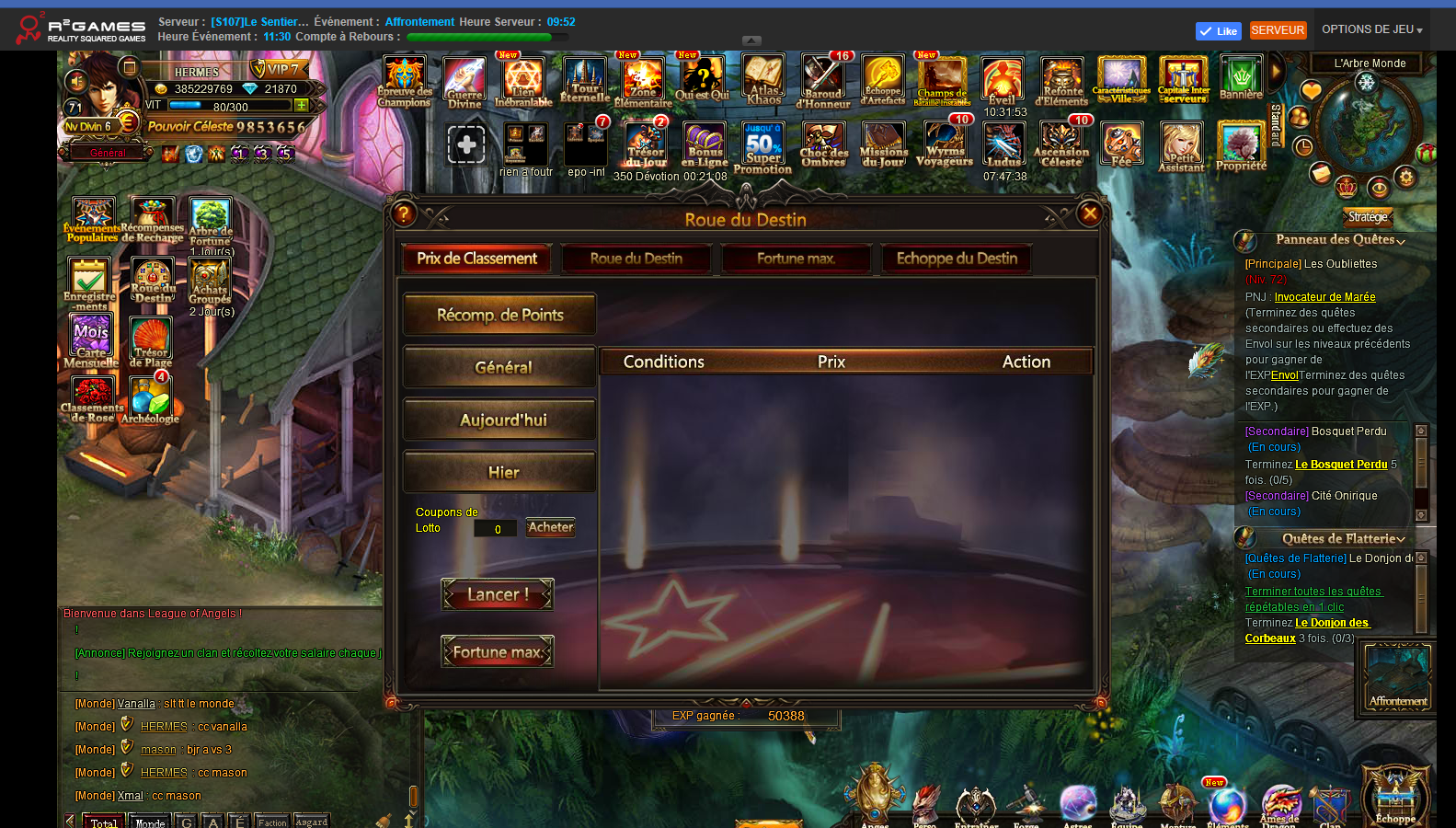Click the Invocateur de Marée quest link
This screenshot has width=1456, height=828.
point(1324,297)
